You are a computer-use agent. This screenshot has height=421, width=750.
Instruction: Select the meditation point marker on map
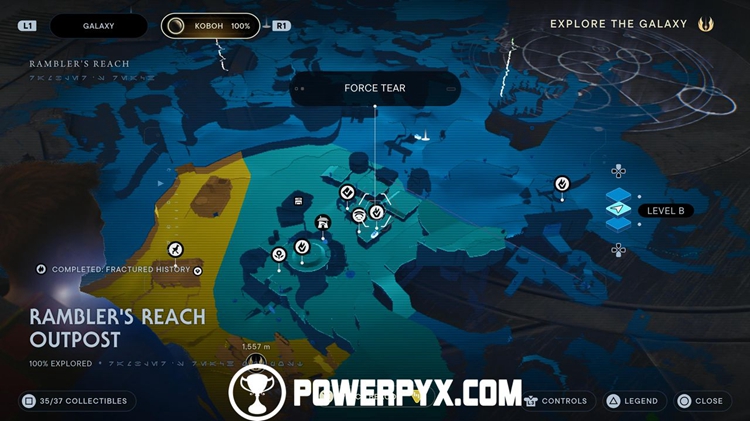click(x=359, y=214)
